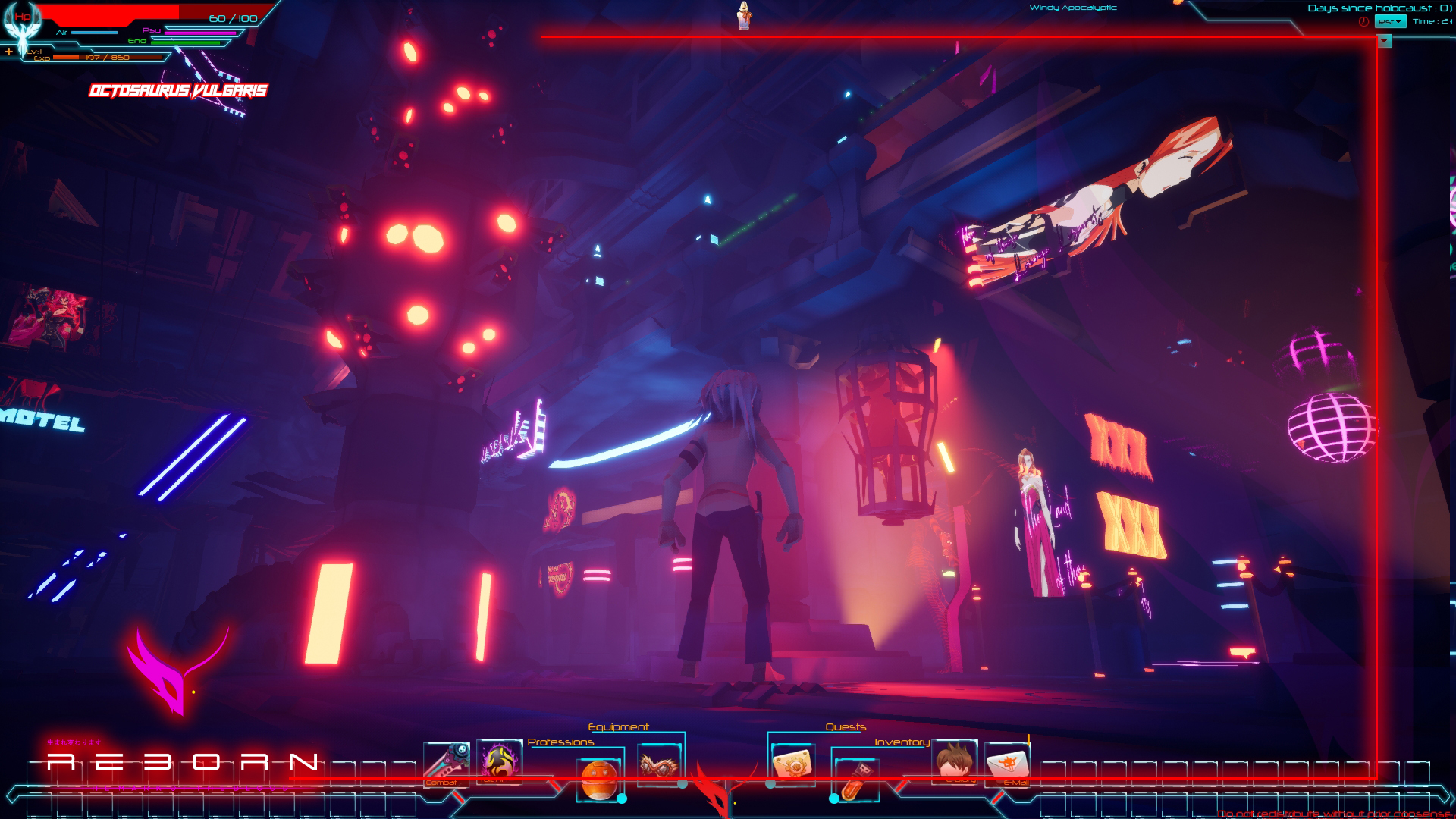The width and height of the screenshot is (1456, 819).
Task: Expand the arrow below the Rst button
Action: click(x=1384, y=42)
